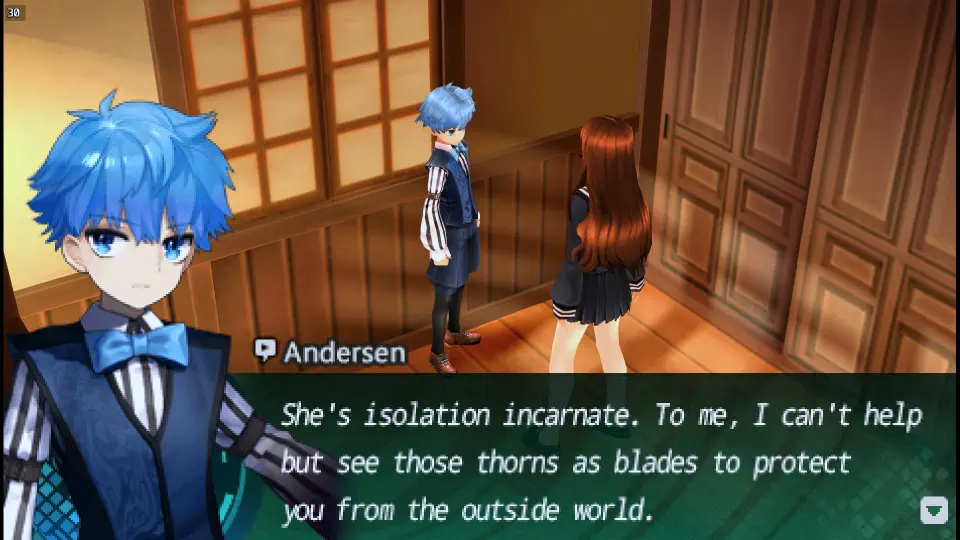This screenshot has width=960, height=540.
Task: Advance dialogue with the down-arrow button
Action: click(933, 510)
